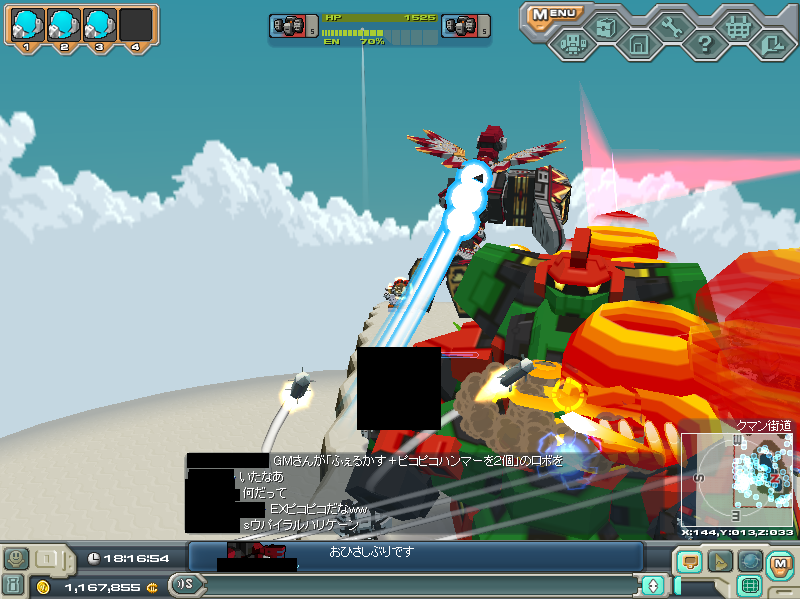Select robot slot number 2
The height and width of the screenshot is (599, 800).
pyautogui.click(x=63, y=25)
